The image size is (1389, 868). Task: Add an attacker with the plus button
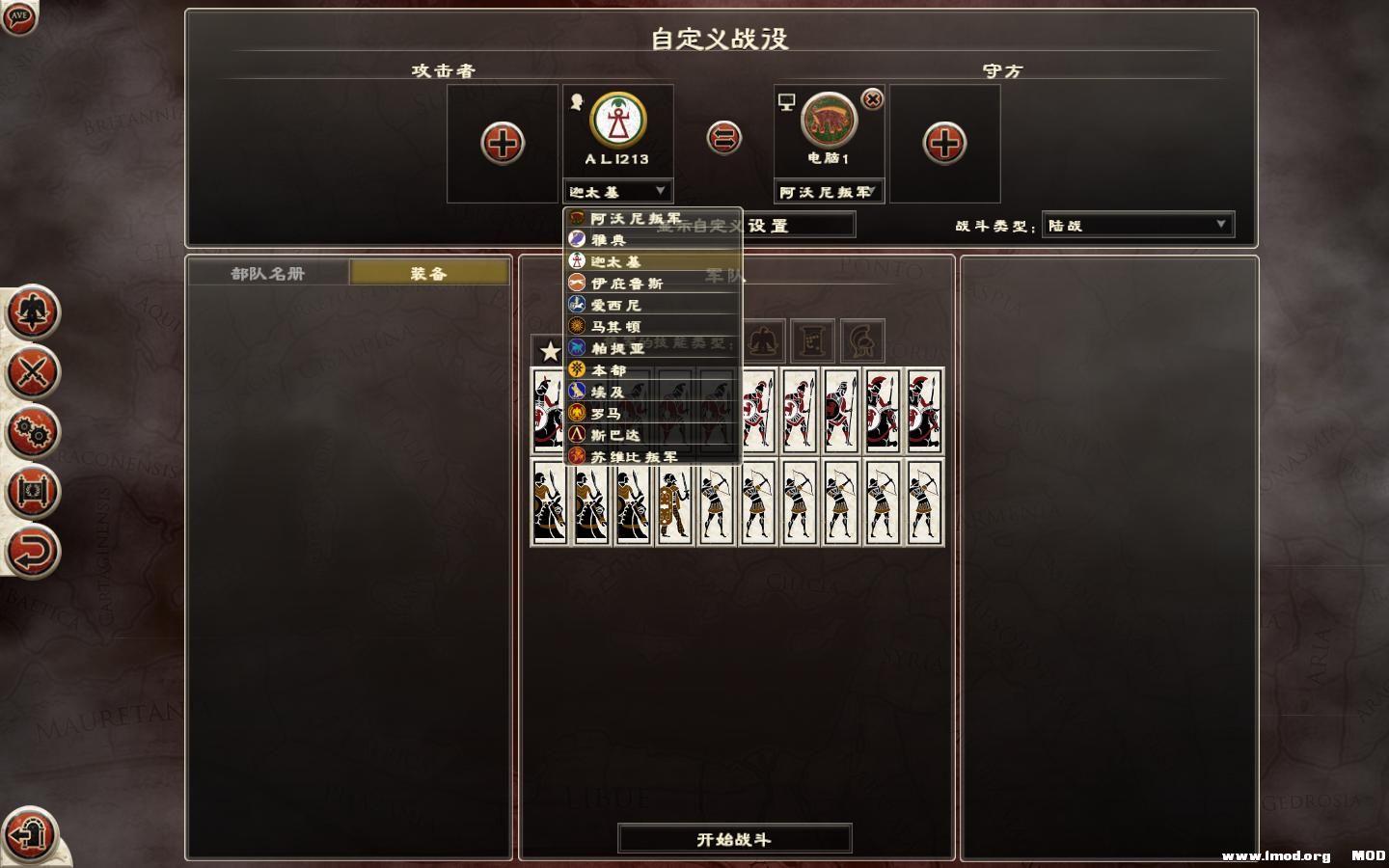click(x=501, y=141)
